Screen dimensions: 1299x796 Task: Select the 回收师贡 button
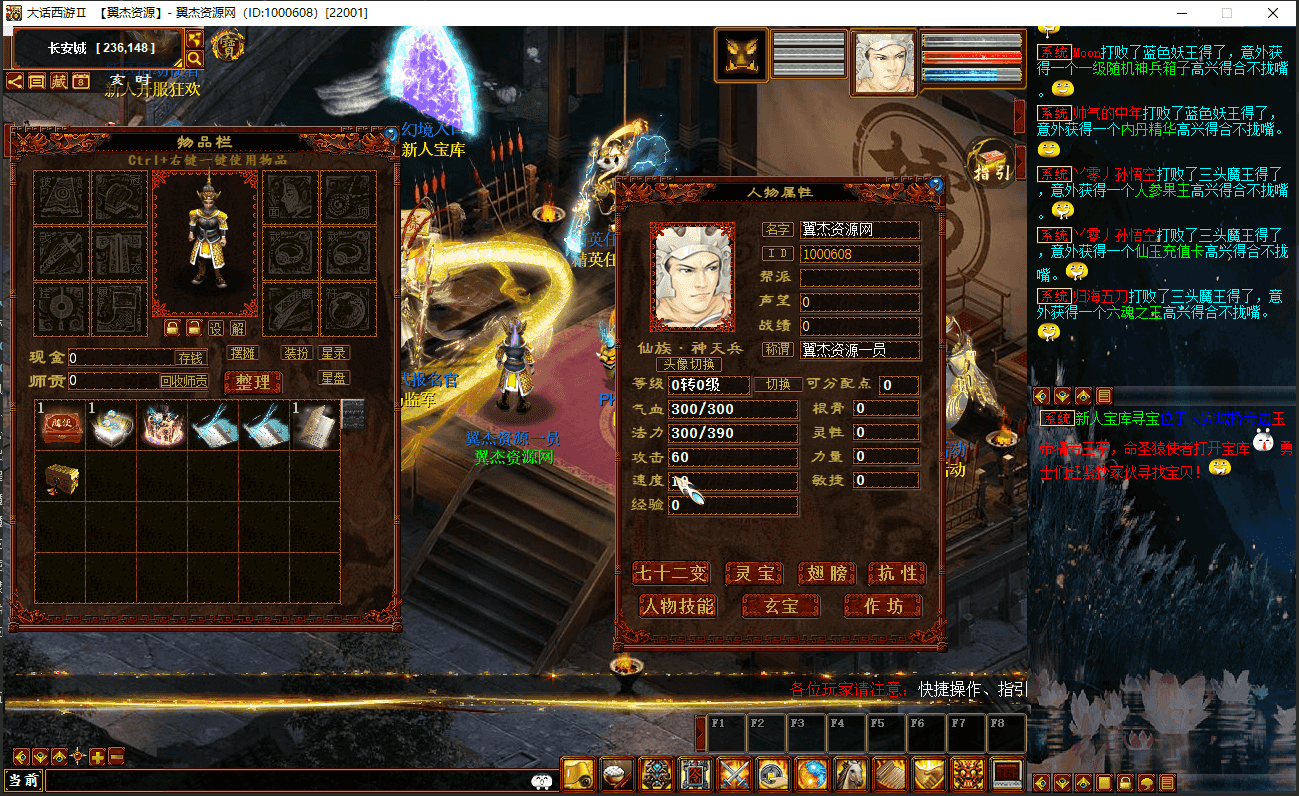coord(184,381)
